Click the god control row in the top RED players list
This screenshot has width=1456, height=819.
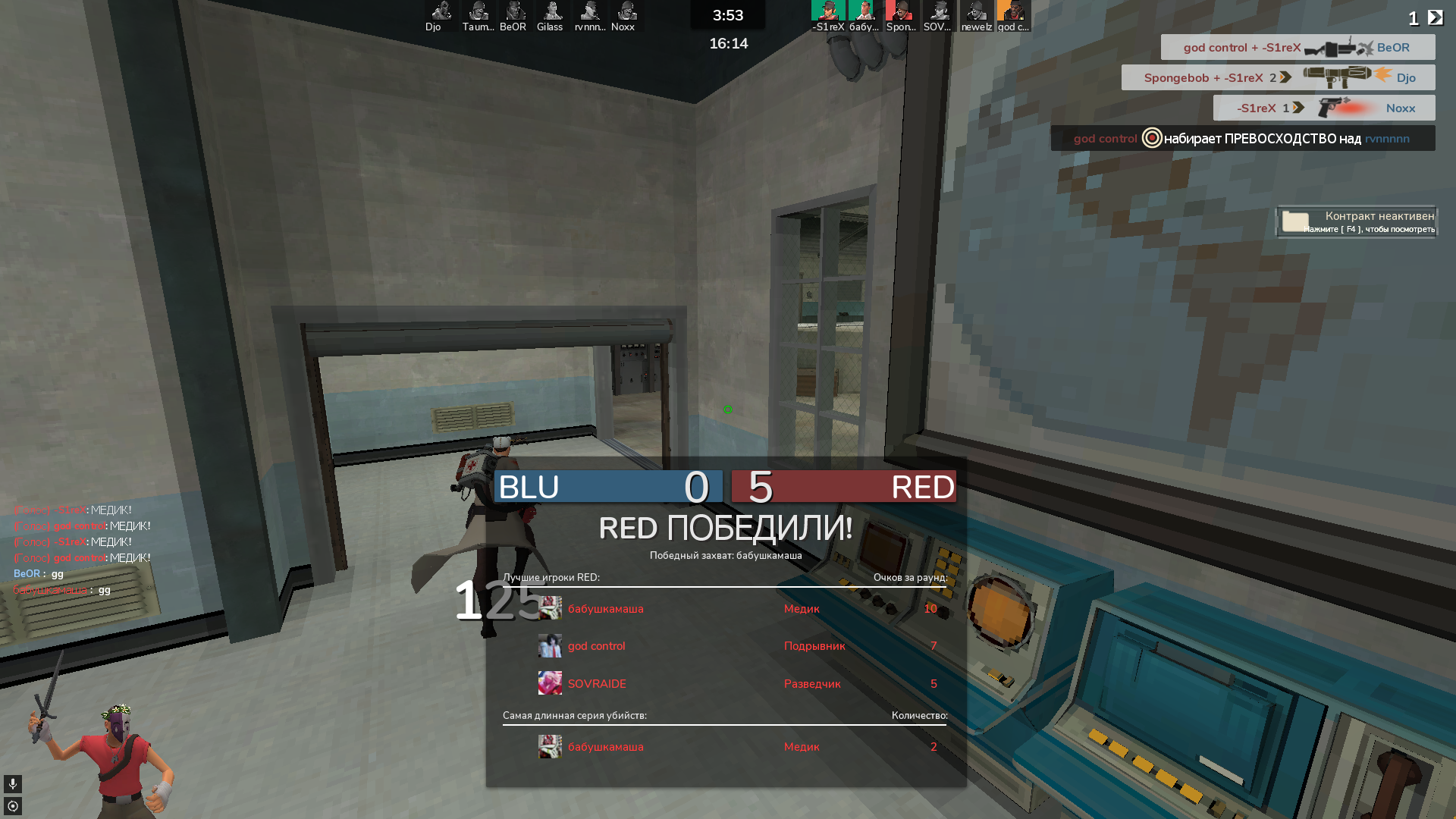coord(724,646)
